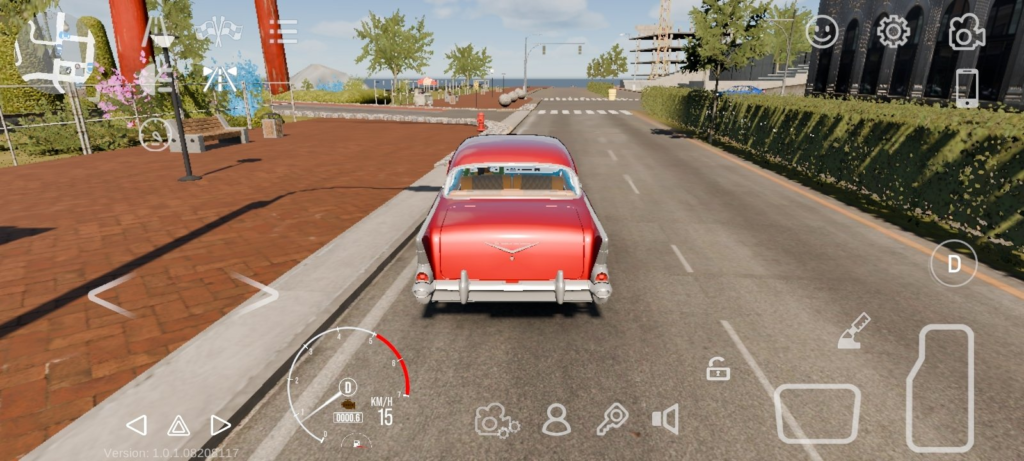Open camera settings with the gear-camera icon
The image size is (1024, 461).
[496, 420]
